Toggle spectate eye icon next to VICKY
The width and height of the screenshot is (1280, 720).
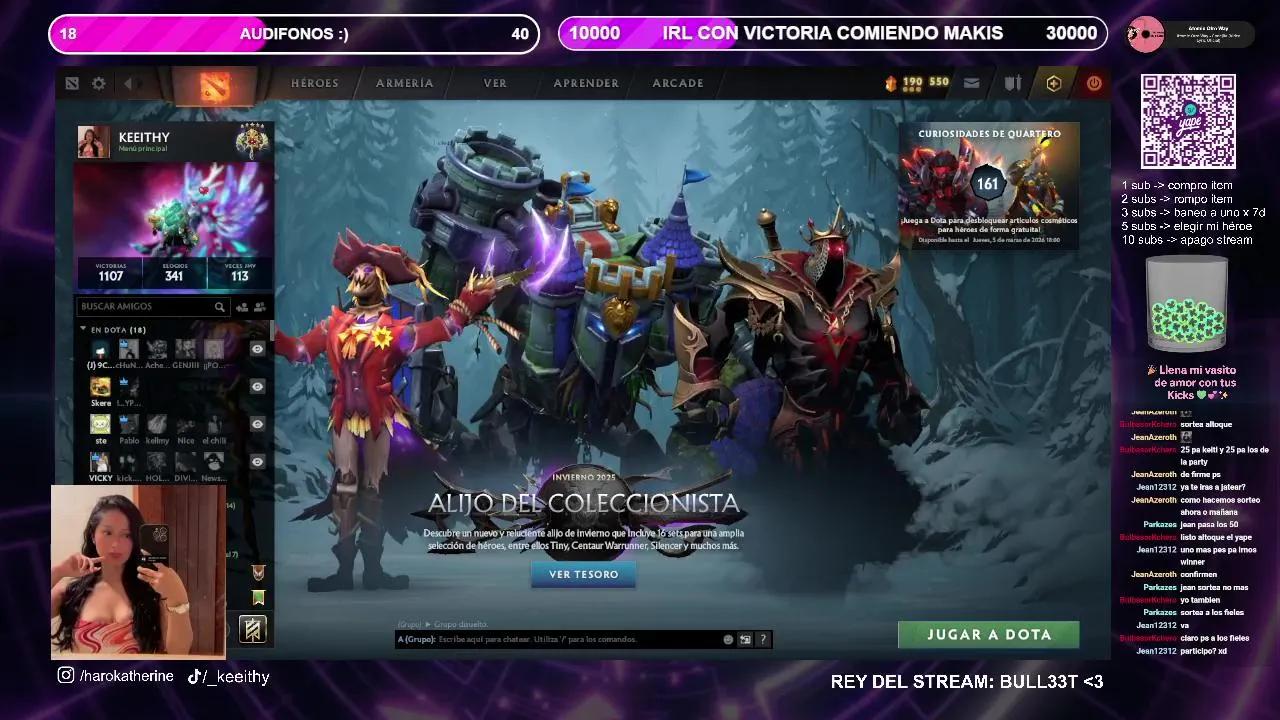tap(257, 462)
